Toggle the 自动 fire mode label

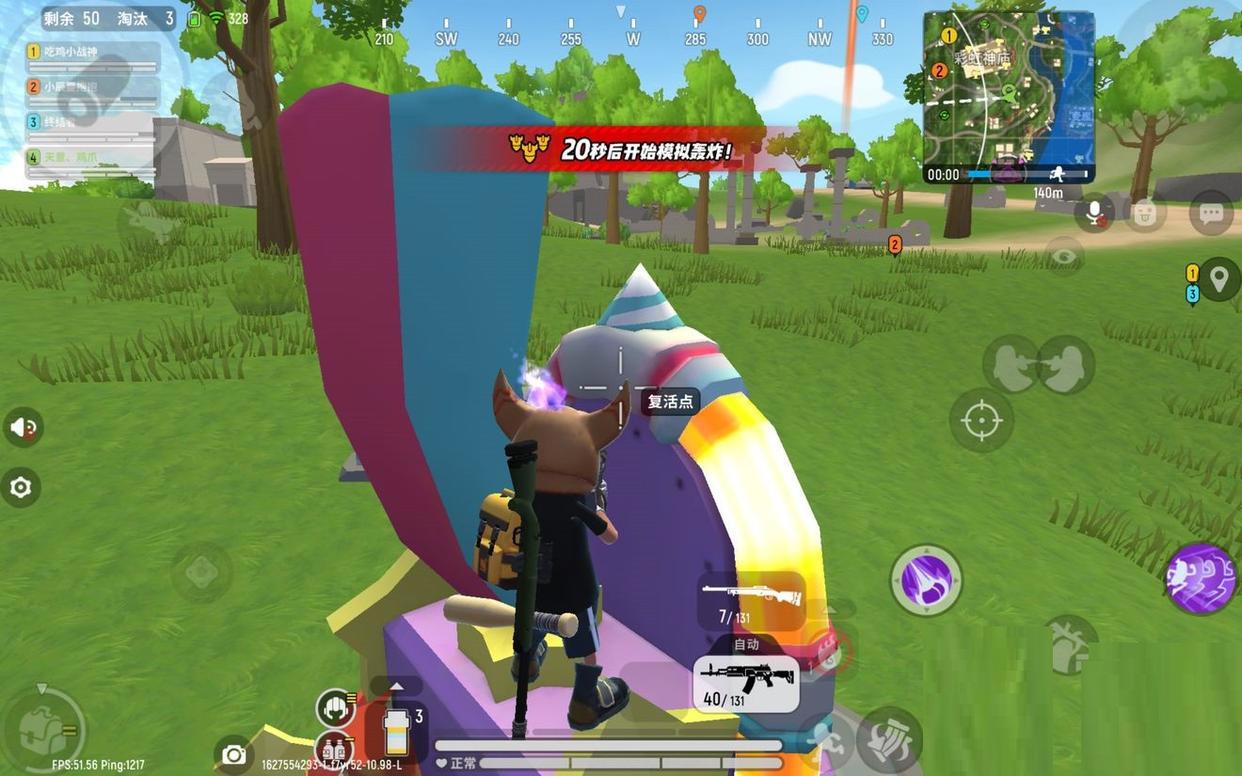746,645
